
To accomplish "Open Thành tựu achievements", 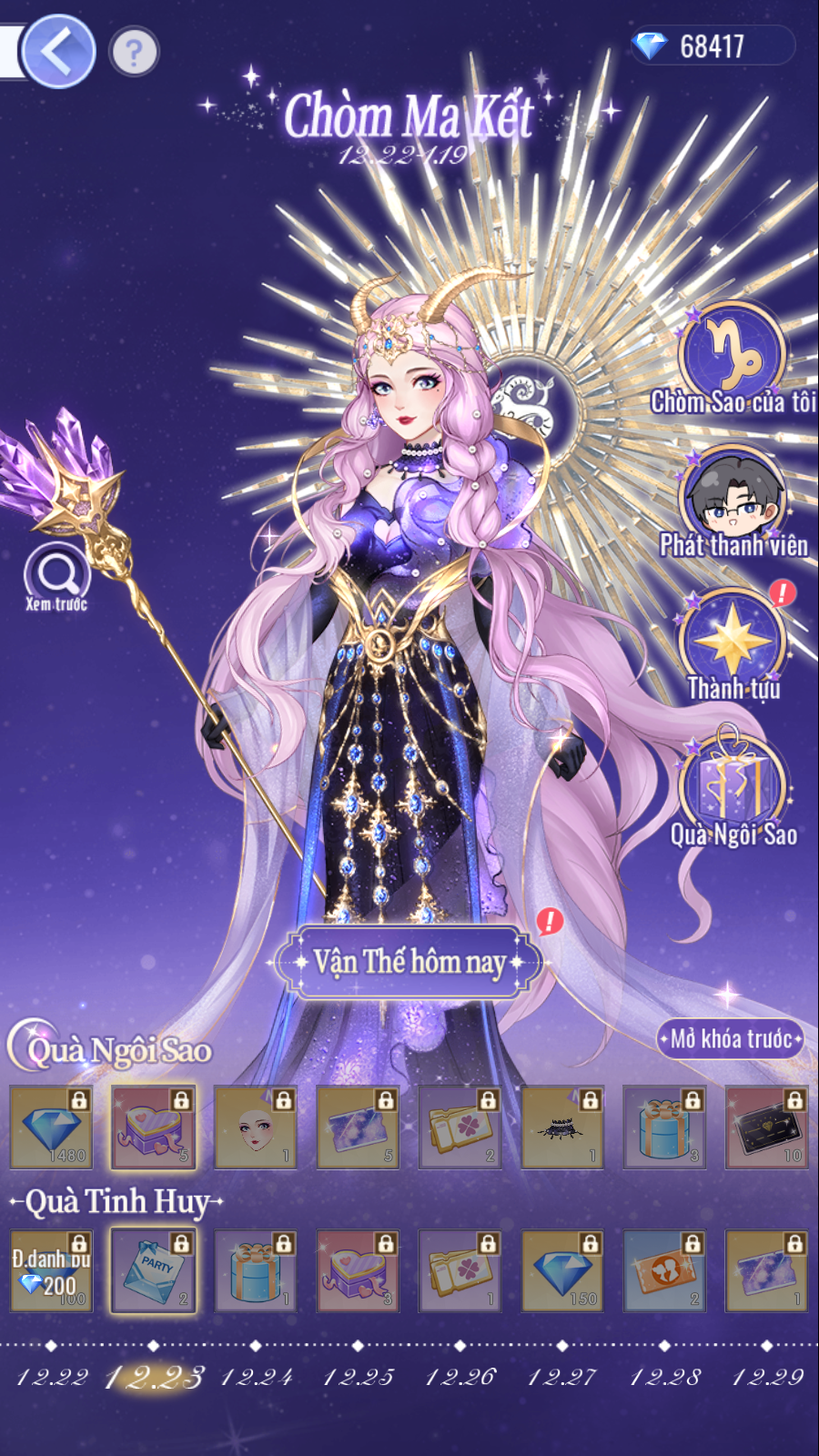I will (732, 642).
